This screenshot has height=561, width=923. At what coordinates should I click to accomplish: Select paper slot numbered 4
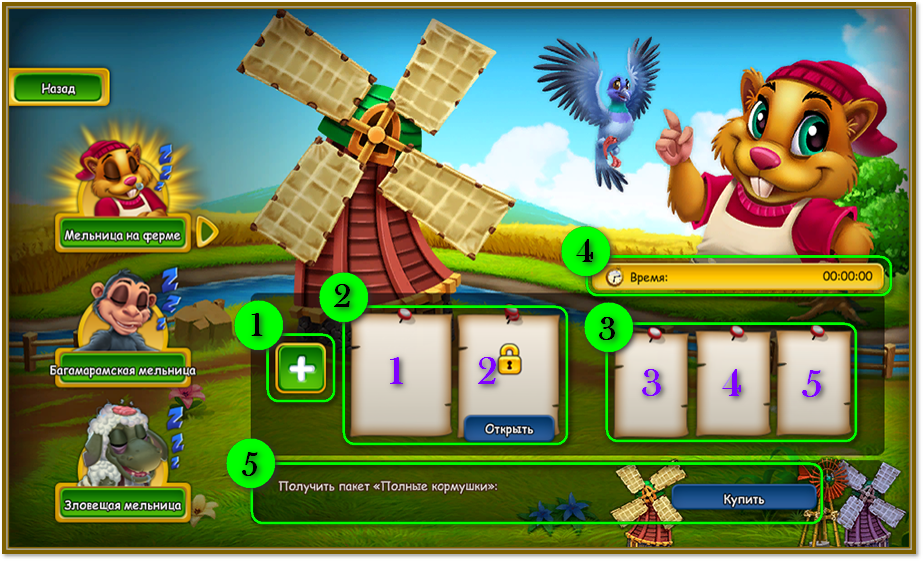pyautogui.click(x=732, y=384)
